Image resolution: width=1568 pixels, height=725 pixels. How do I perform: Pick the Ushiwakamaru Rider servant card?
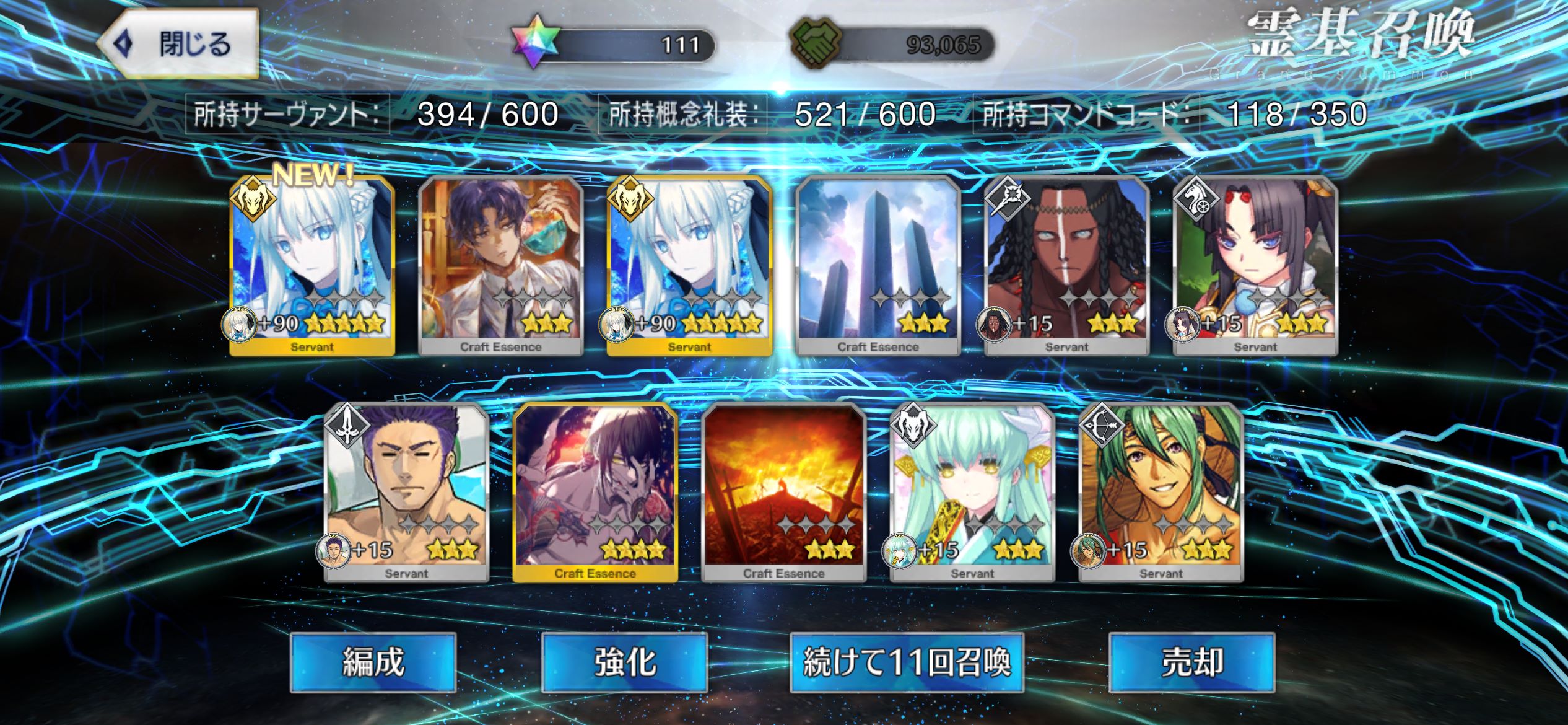click(1255, 266)
